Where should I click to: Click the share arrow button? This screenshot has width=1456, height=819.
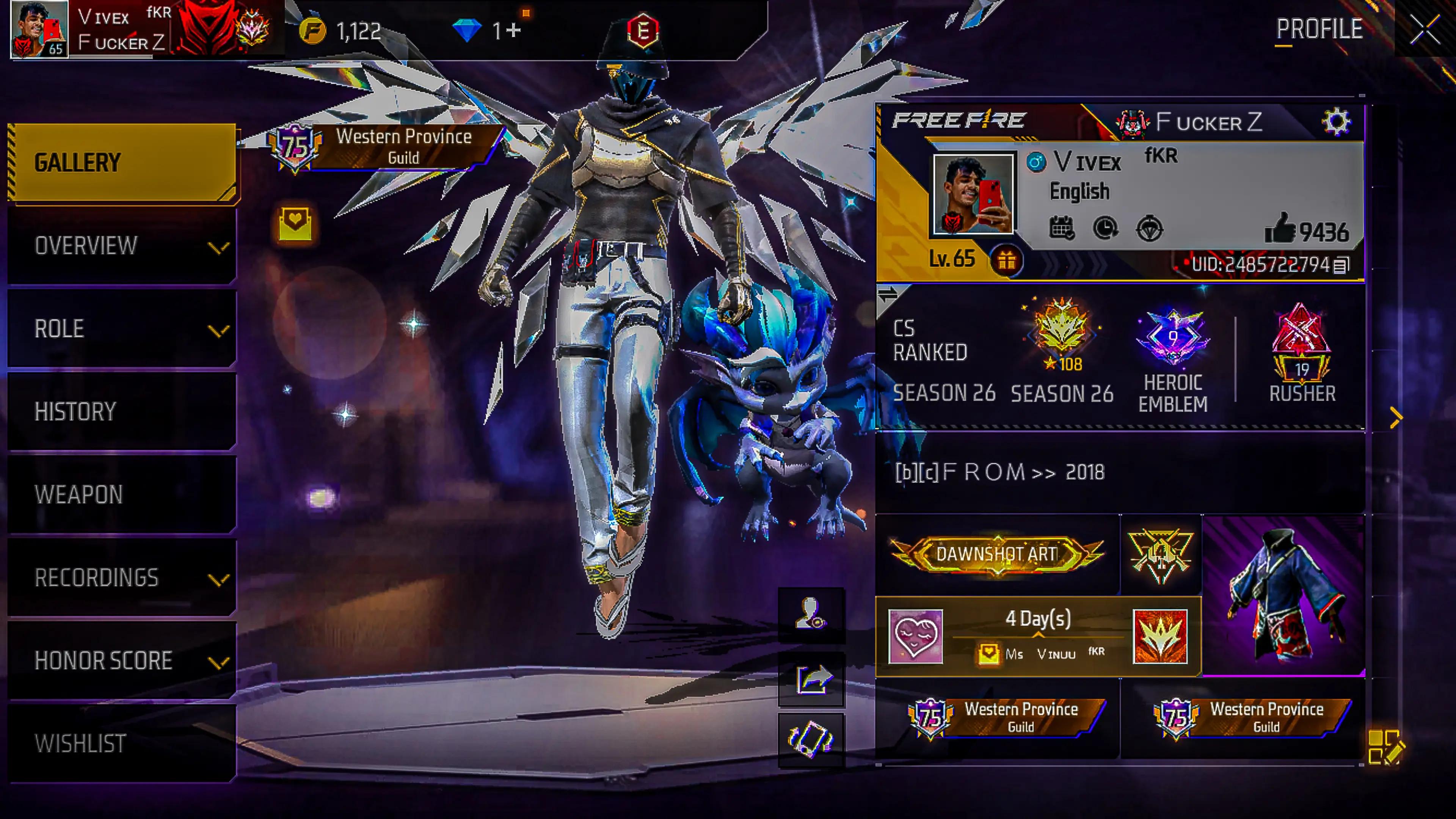pos(812,679)
